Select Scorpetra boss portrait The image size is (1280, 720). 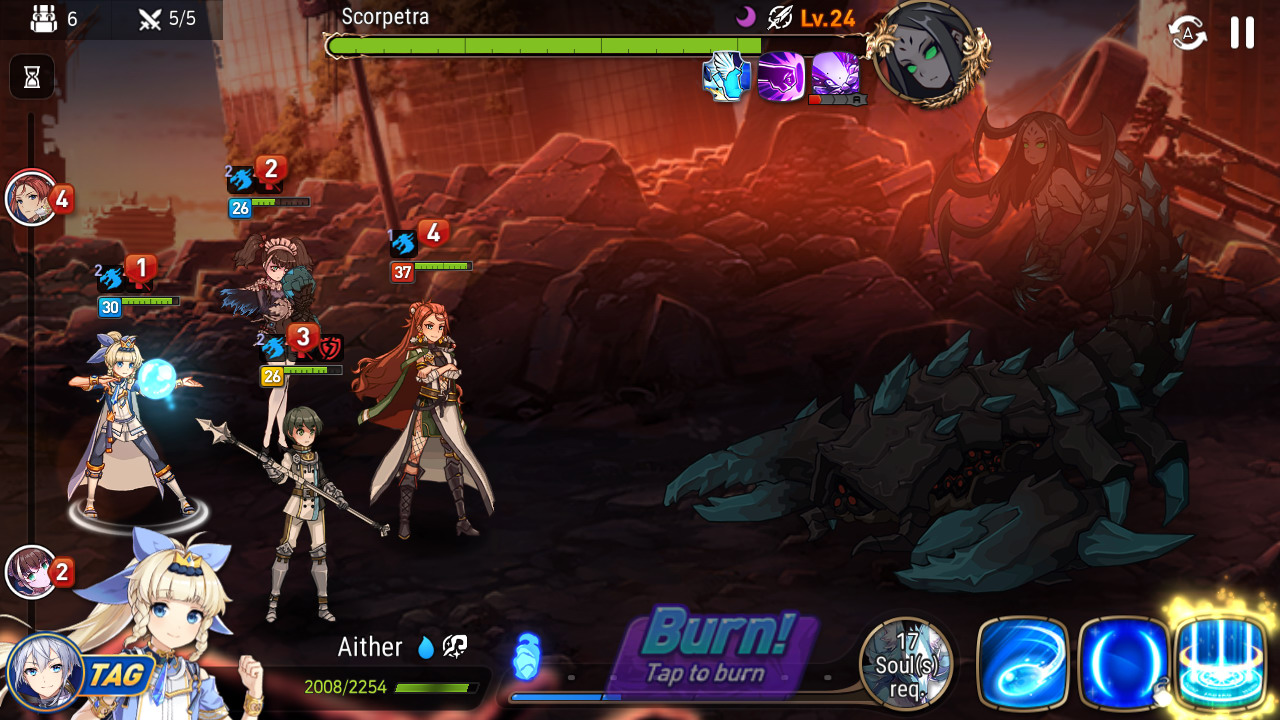click(927, 52)
